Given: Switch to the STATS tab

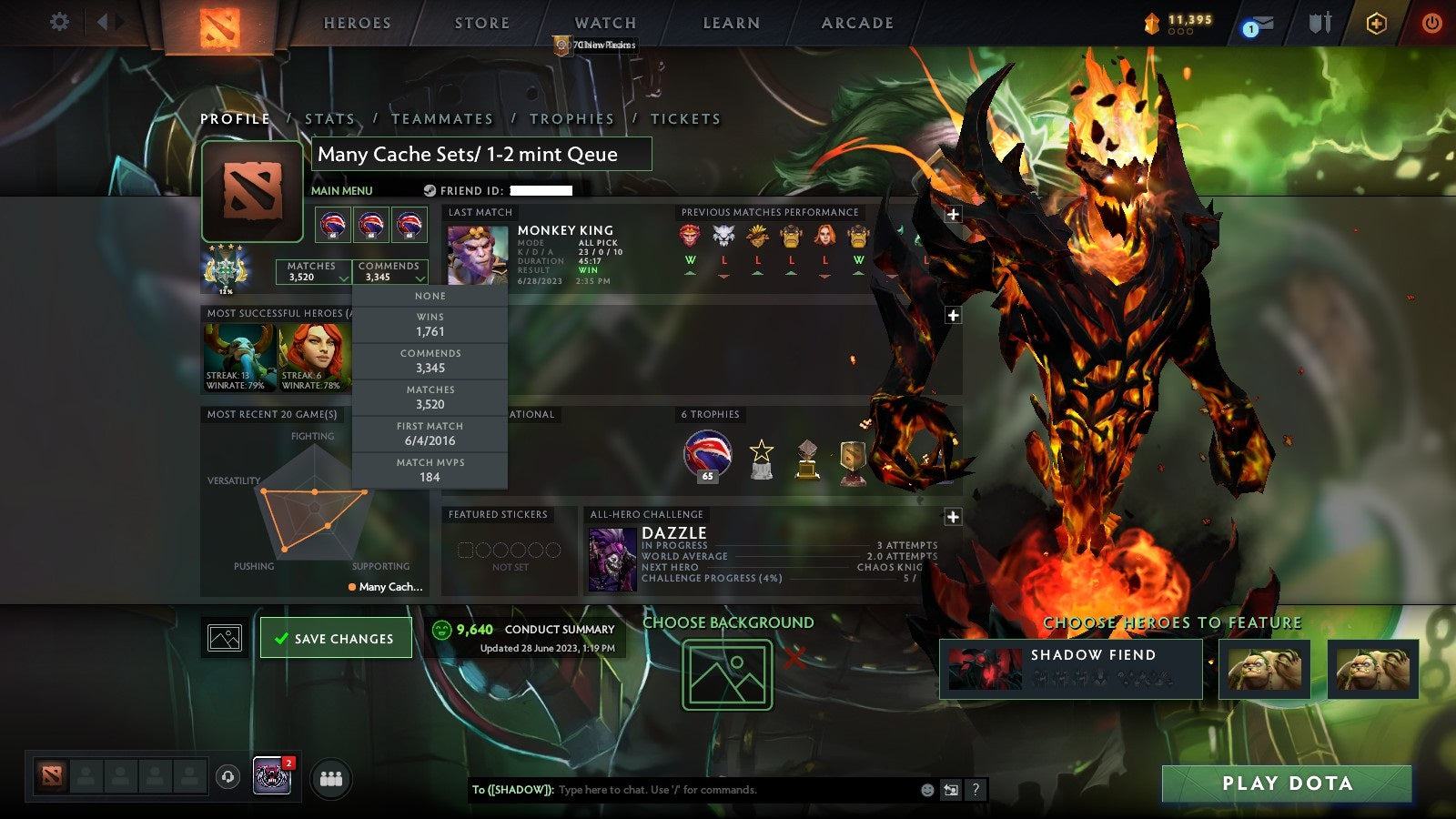Looking at the screenshot, I should [332, 118].
